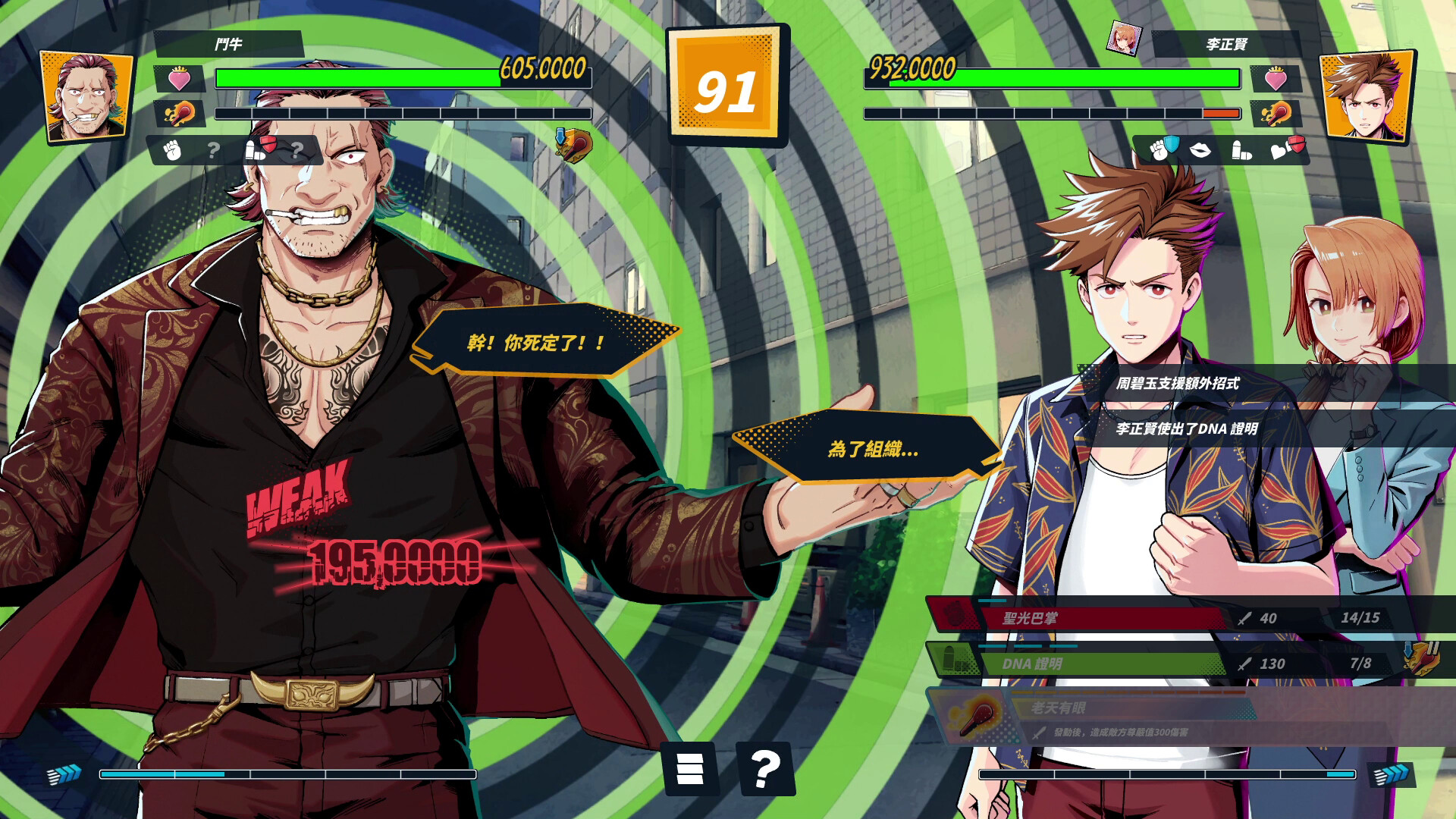Inspect player's heart with red shield icon
The height and width of the screenshot is (819, 1456).
[1286, 149]
